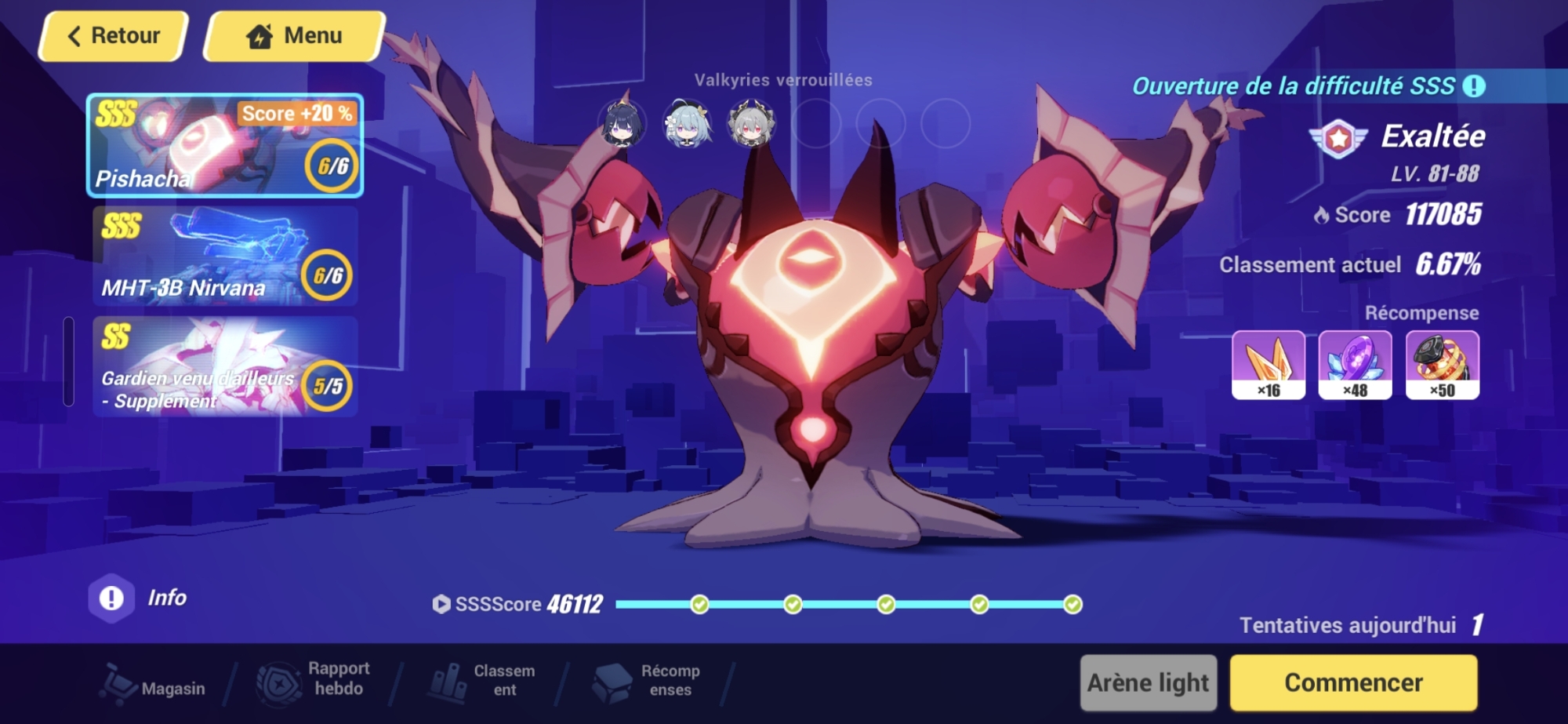This screenshot has width=1568, height=724.
Task: Go back with the Retour button
Action: point(114,36)
